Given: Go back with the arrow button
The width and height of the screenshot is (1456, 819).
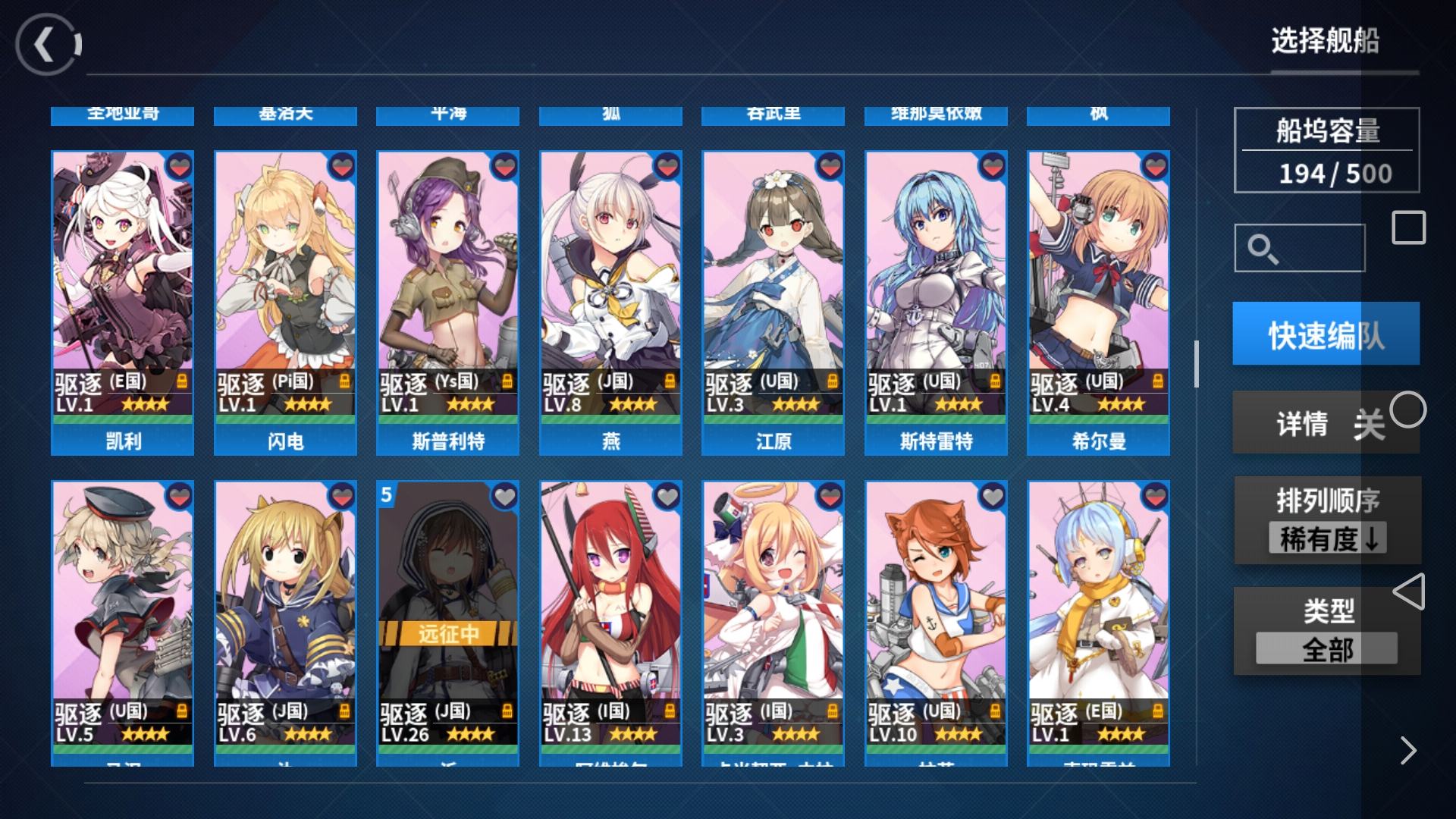Looking at the screenshot, I should 47,45.
